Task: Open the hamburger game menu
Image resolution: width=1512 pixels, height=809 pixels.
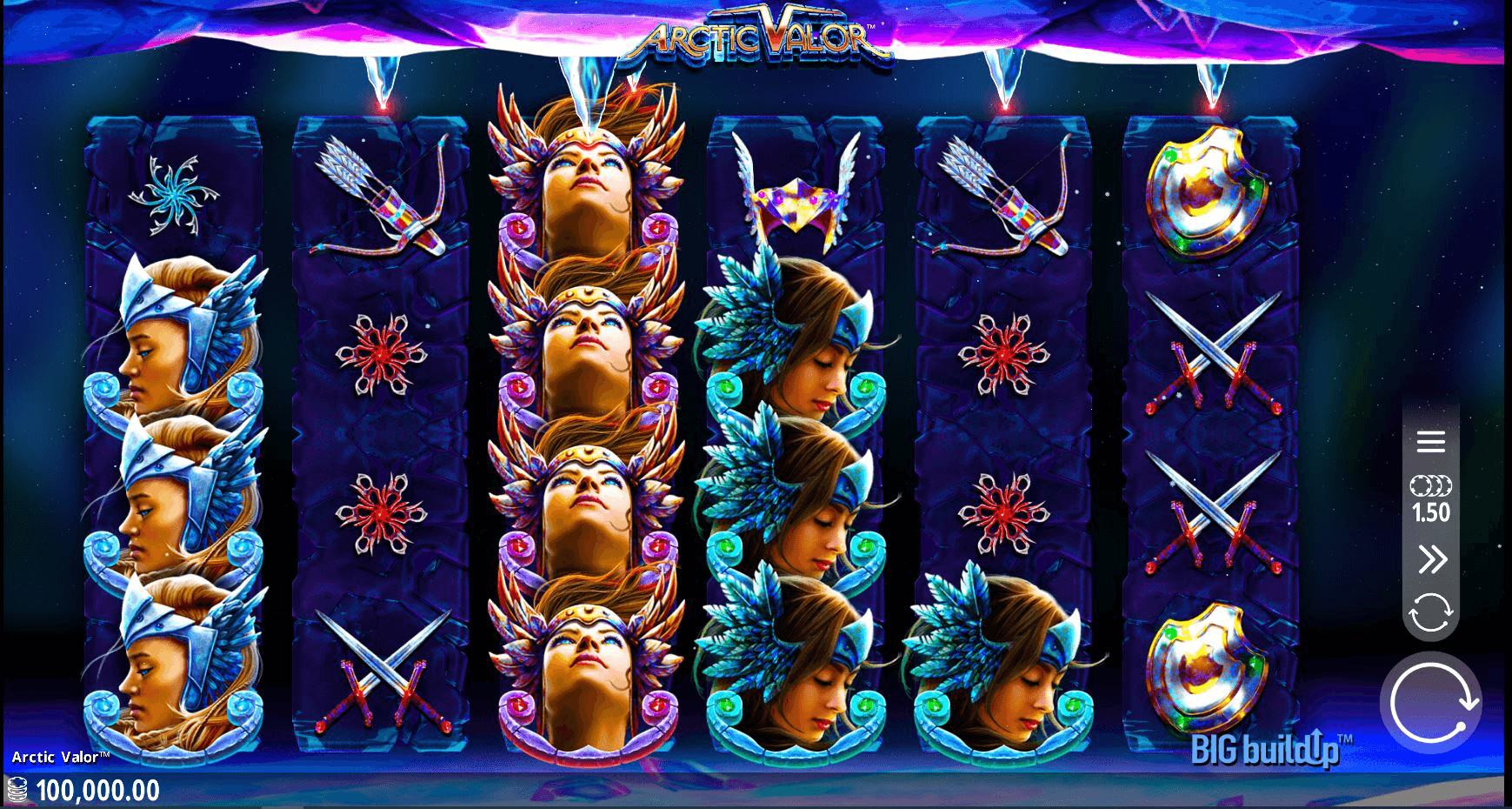Action: [1431, 443]
